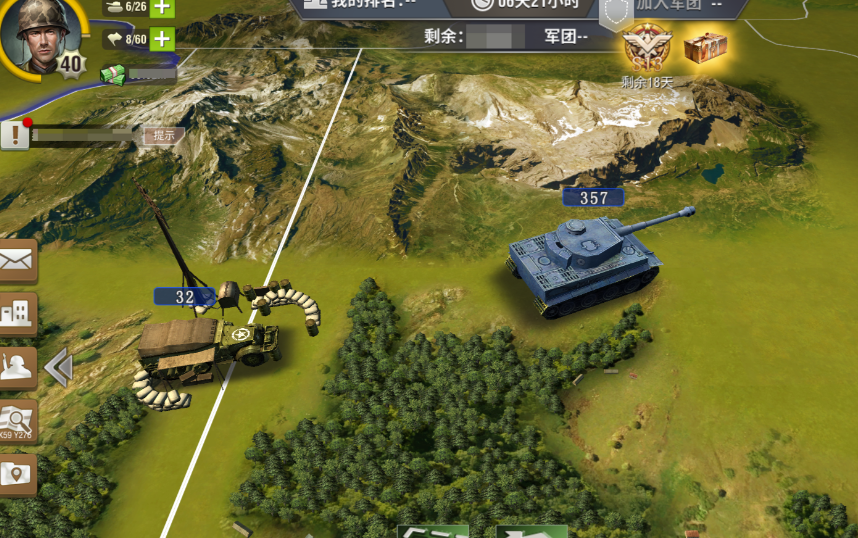This screenshot has height=538, width=858.
Task: Add more tanks with the 6/26 plus button
Action: [161, 8]
